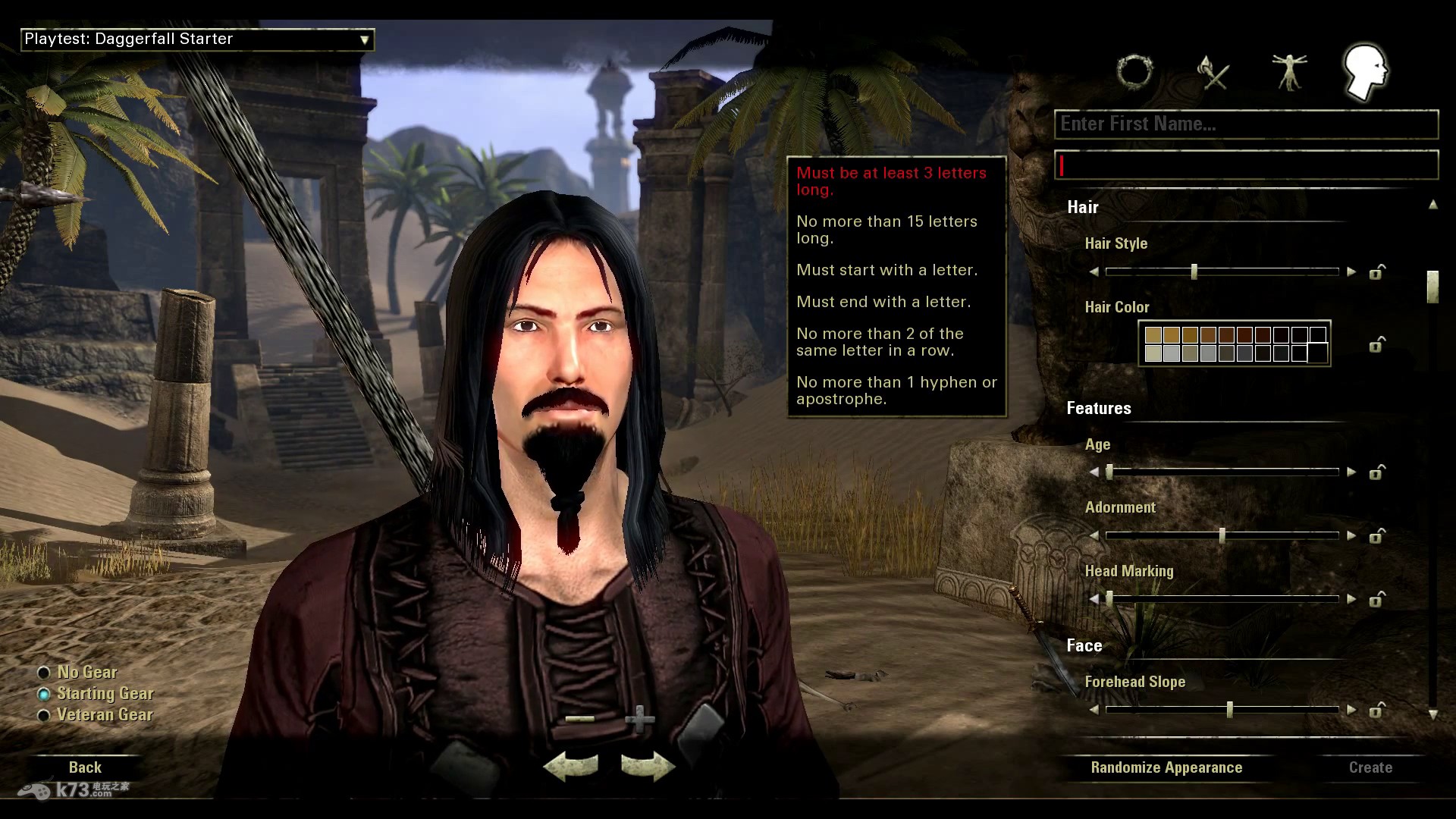
Task: Switch to the Vitruvian body tab
Action: tap(1289, 73)
